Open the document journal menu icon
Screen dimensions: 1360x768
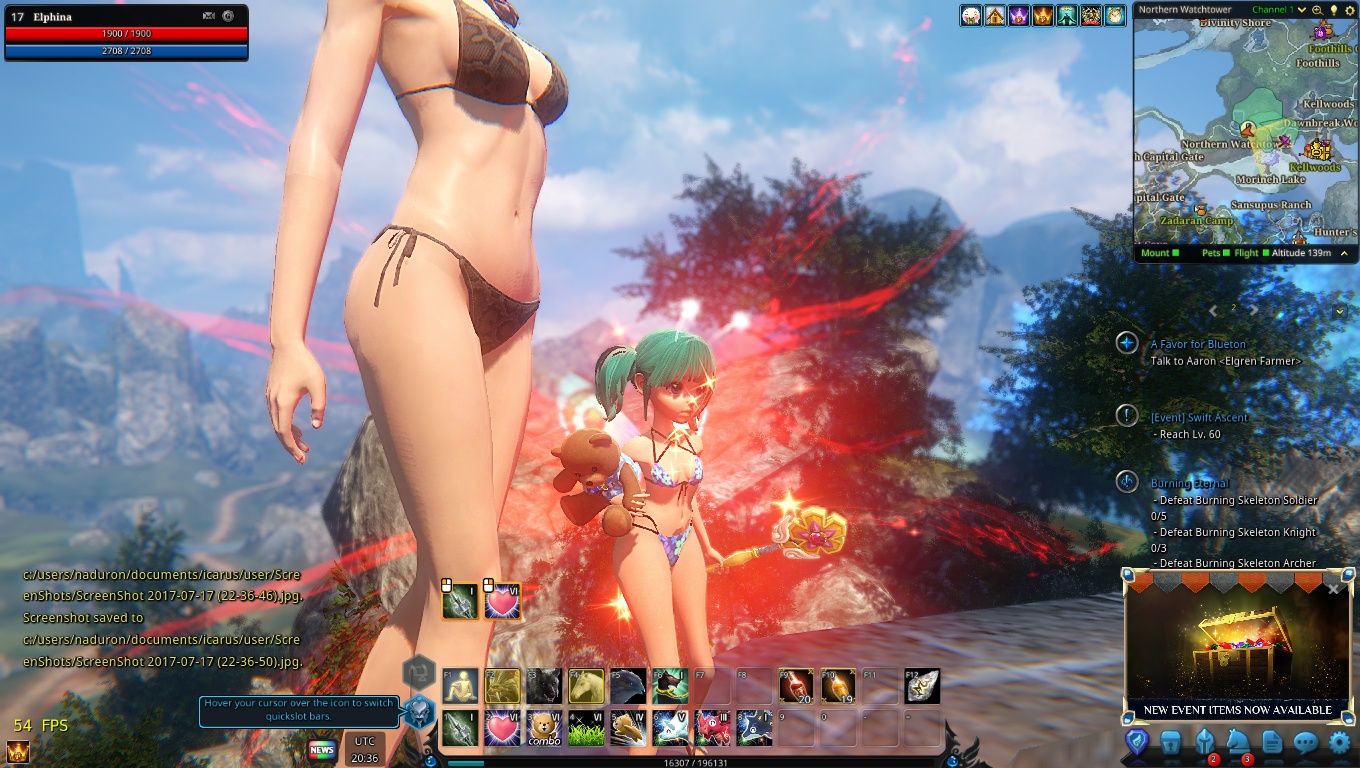pyautogui.click(x=1272, y=743)
